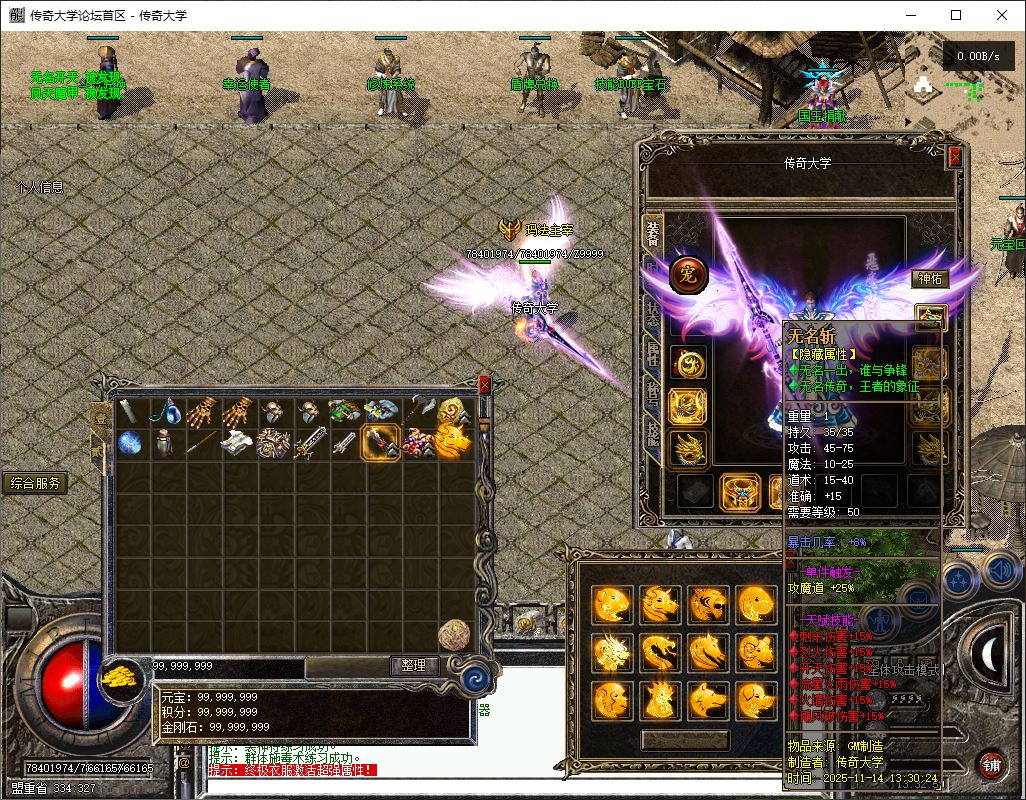Click the round 宠 pet button
Image resolution: width=1026 pixels, height=800 pixels.
point(689,274)
